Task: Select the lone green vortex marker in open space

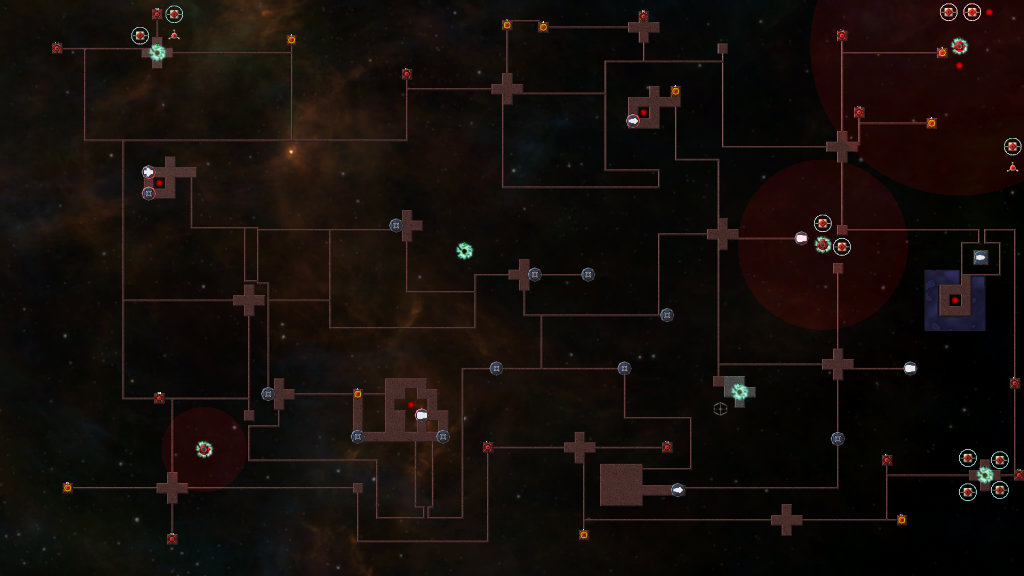Action: coord(464,251)
